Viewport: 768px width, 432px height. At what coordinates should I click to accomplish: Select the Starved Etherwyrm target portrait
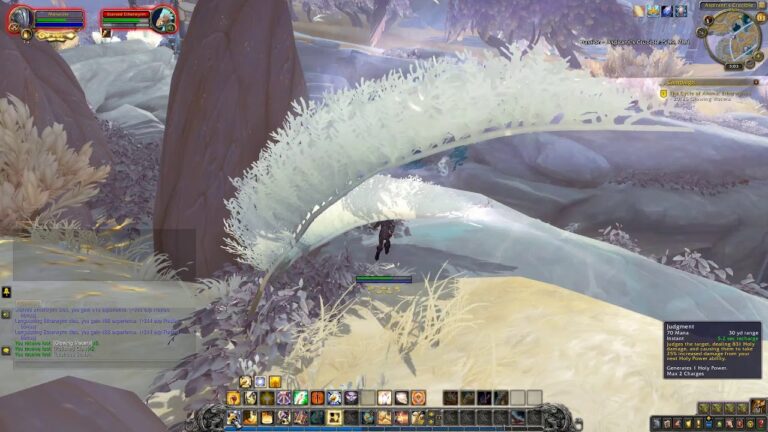pyautogui.click(x=164, y=18)
